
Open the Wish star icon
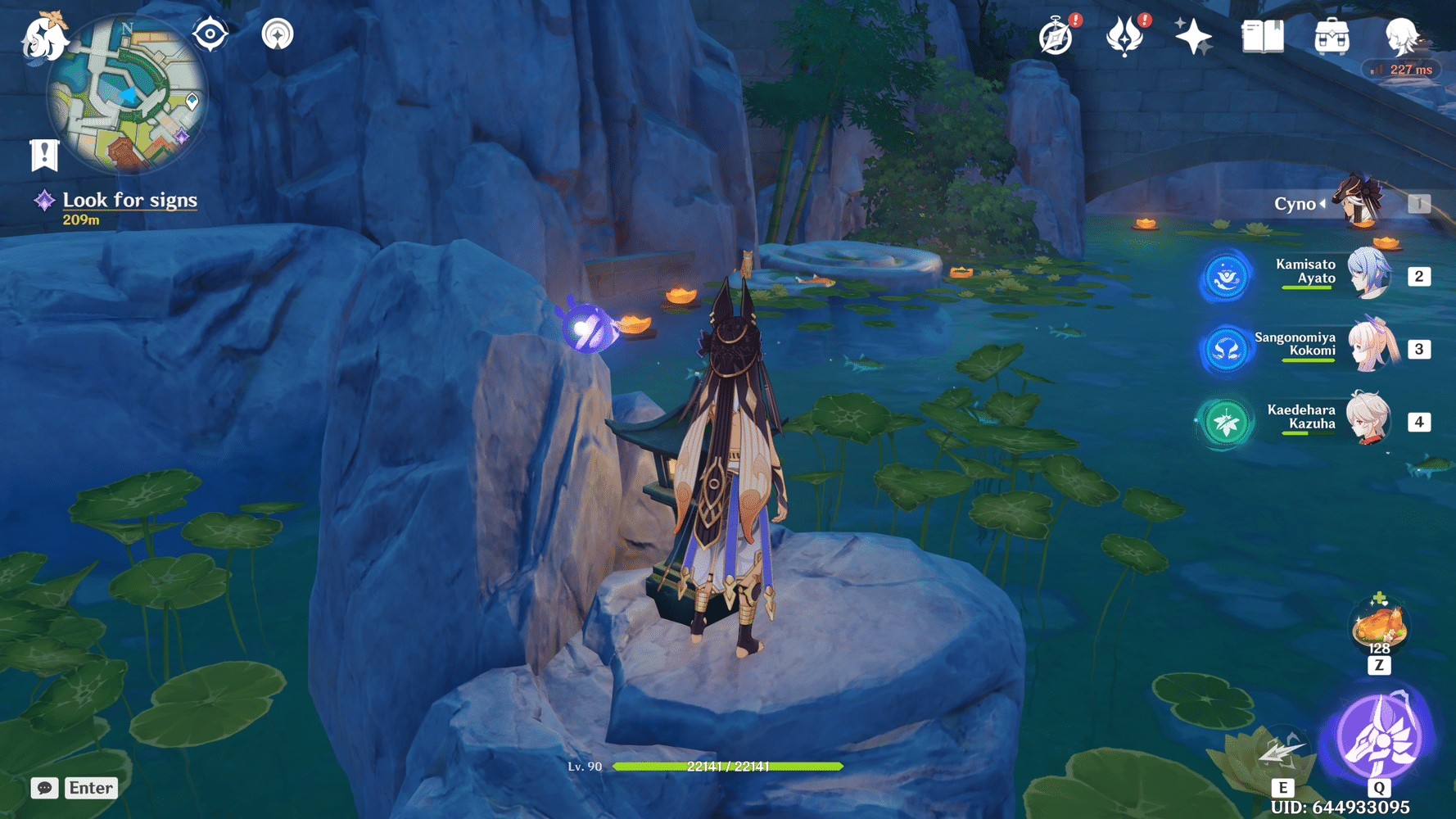(x=1194, y=34)
